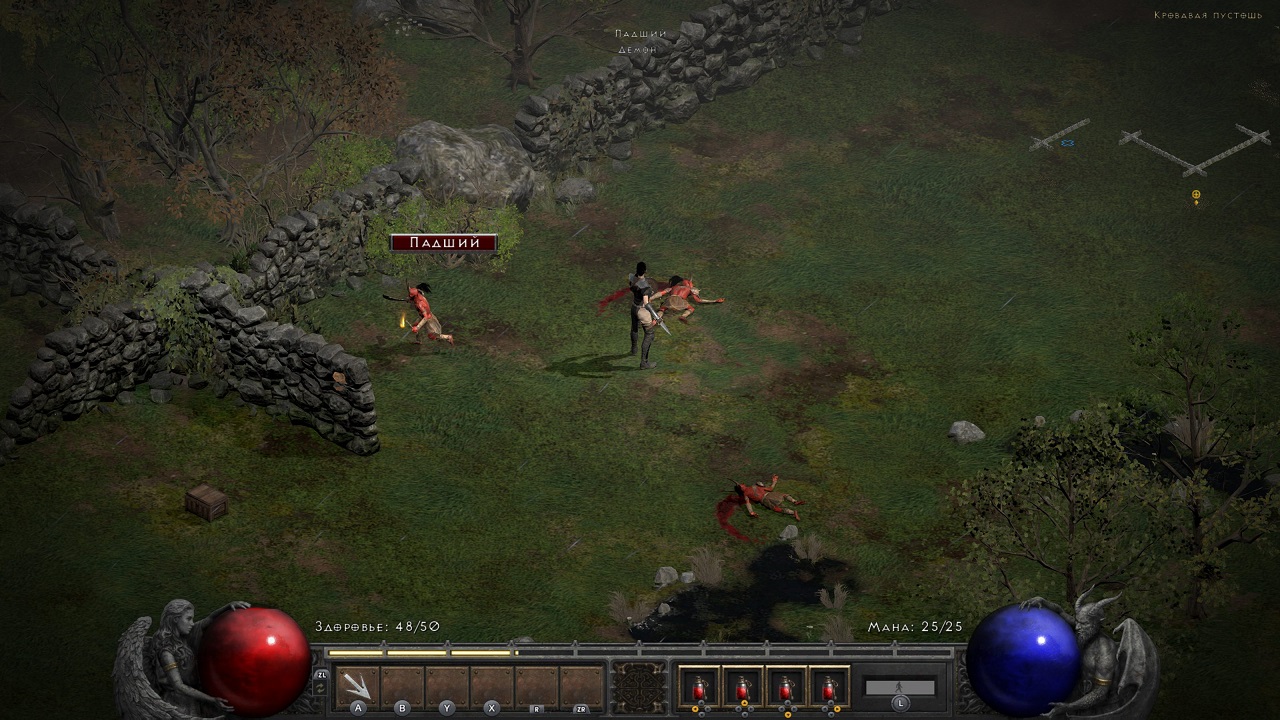1280x720 pixels.
Task: Click the weapon swap arrows icon
Action: (x=321, y=686)
